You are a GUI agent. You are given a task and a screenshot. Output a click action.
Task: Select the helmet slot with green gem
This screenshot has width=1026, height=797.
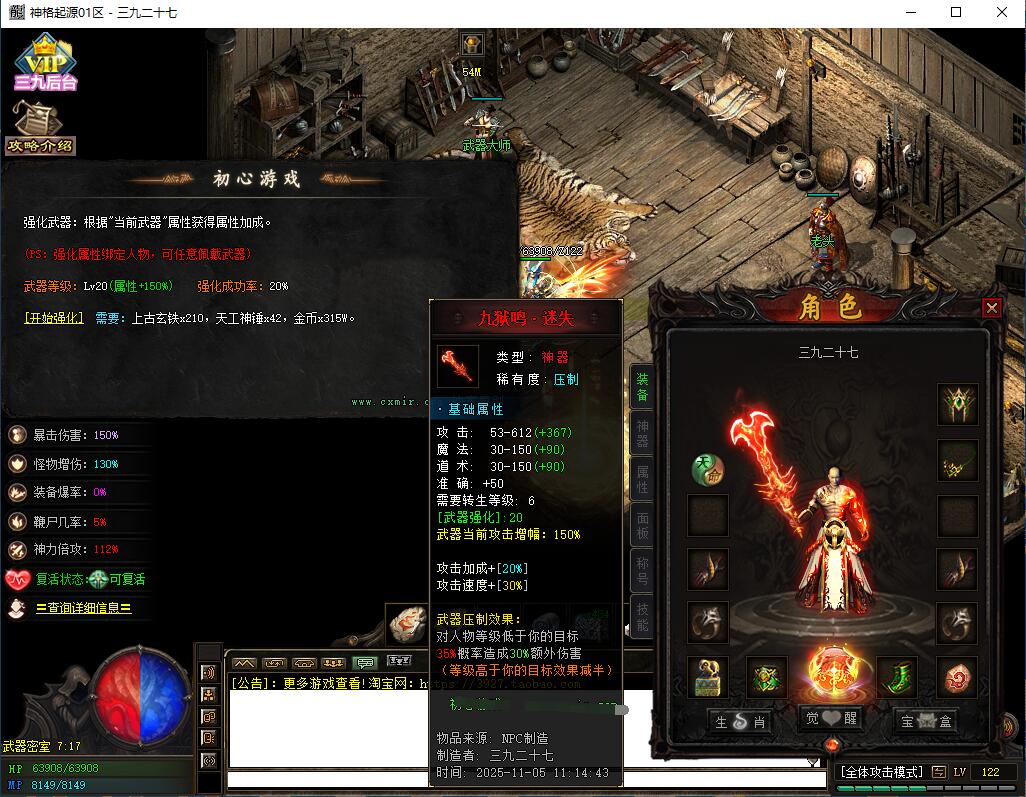[957, 405]
